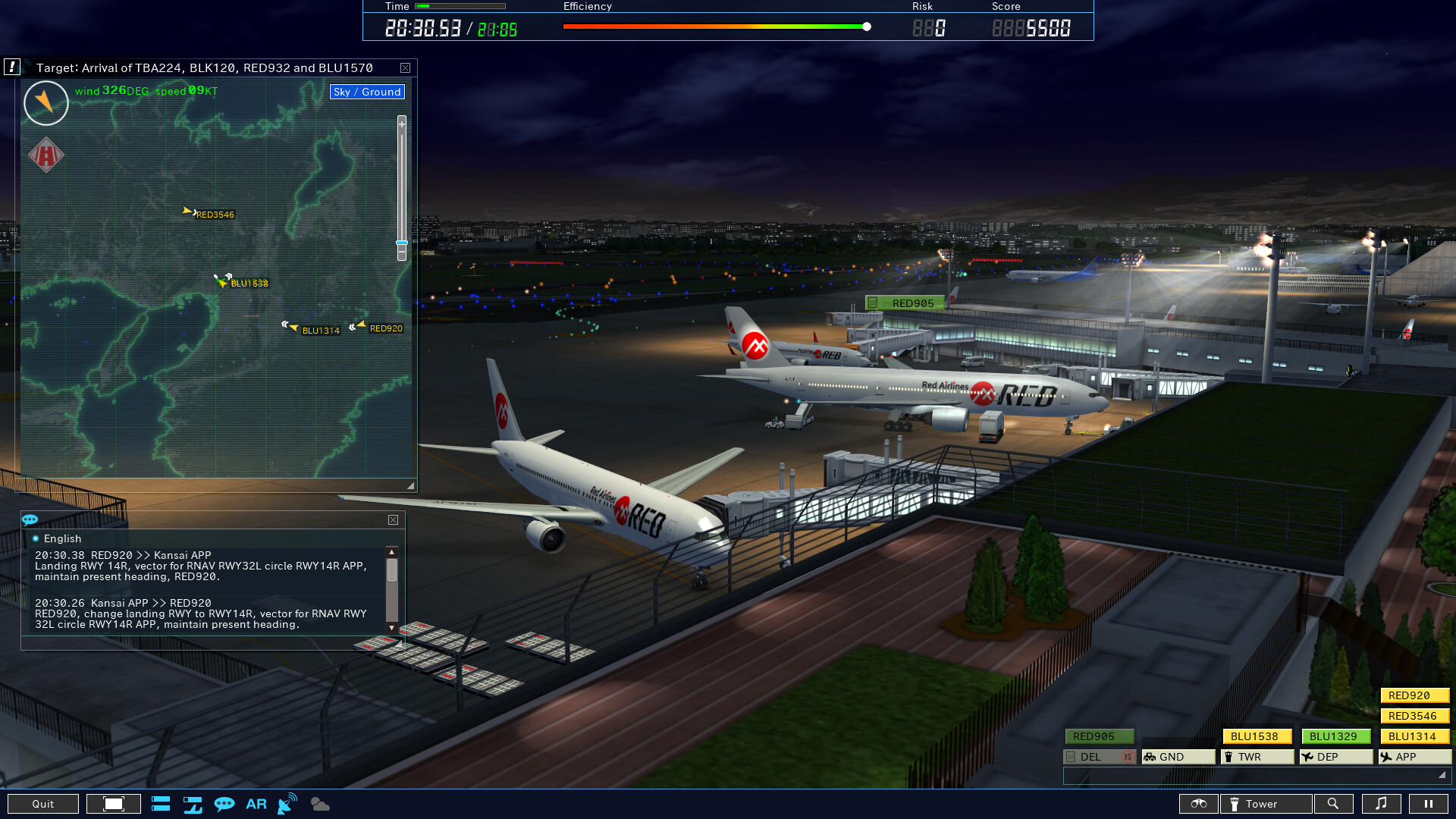Unmute the DEL frequency channel

click(x=1129, y=756)
